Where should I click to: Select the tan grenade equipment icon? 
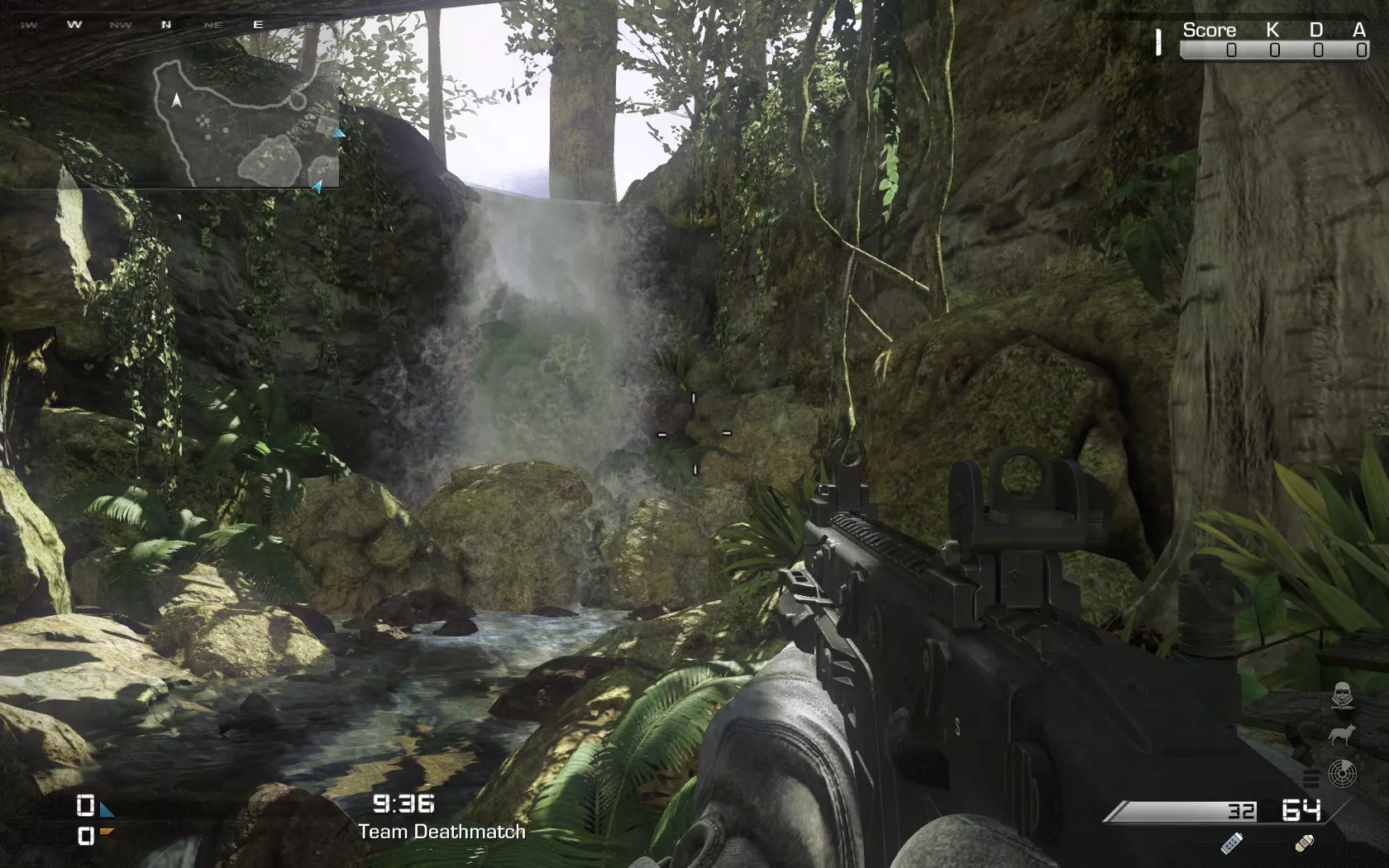tap(1304, 843)
